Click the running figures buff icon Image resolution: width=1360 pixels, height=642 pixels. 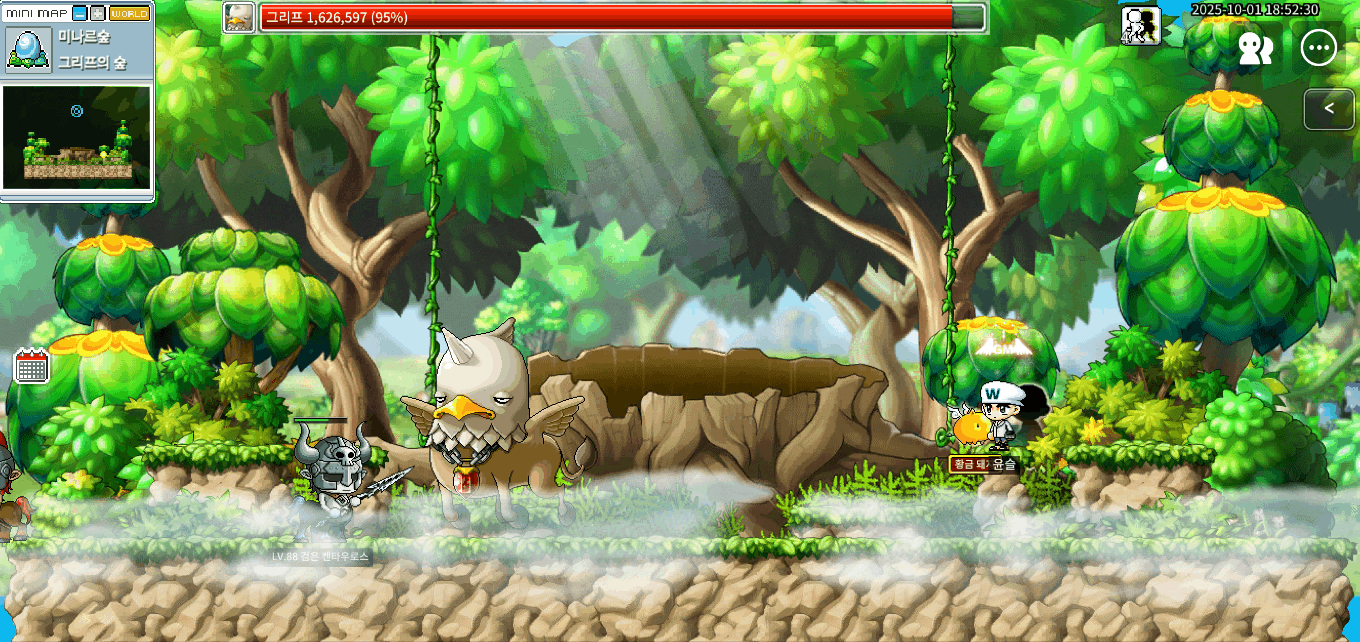(x=1140, y=25)
